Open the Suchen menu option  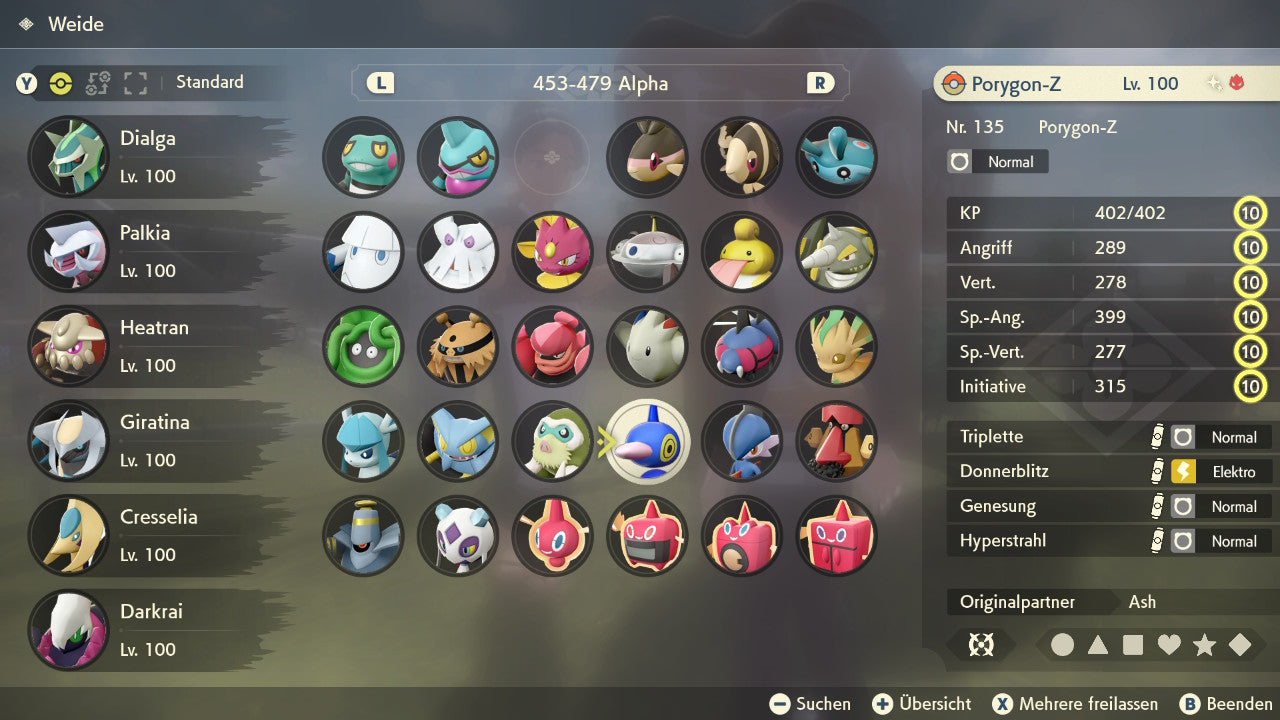click(810, 703)
